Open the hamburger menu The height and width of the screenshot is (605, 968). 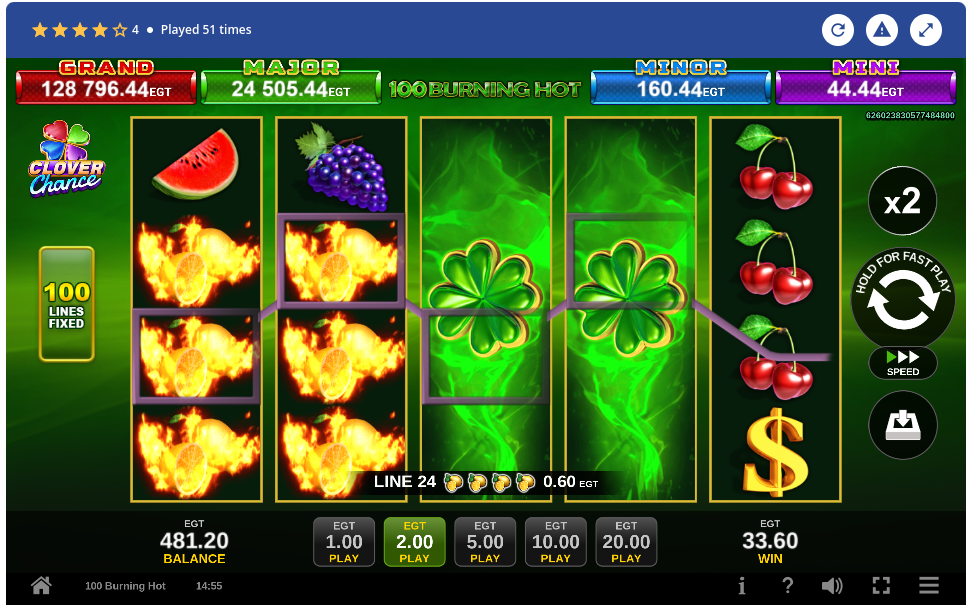929,586
